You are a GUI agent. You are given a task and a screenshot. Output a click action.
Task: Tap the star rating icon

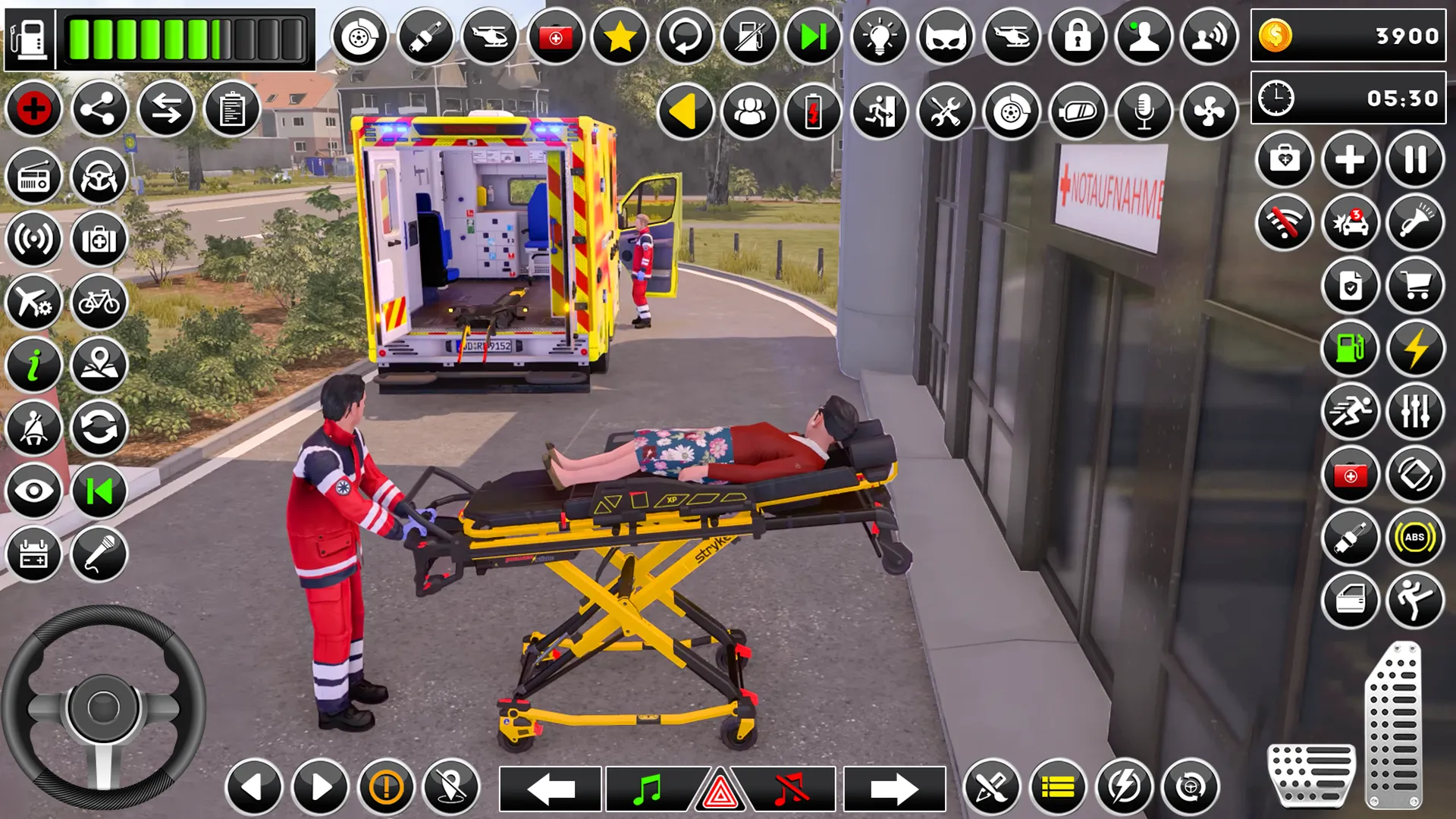click(622, 35)
